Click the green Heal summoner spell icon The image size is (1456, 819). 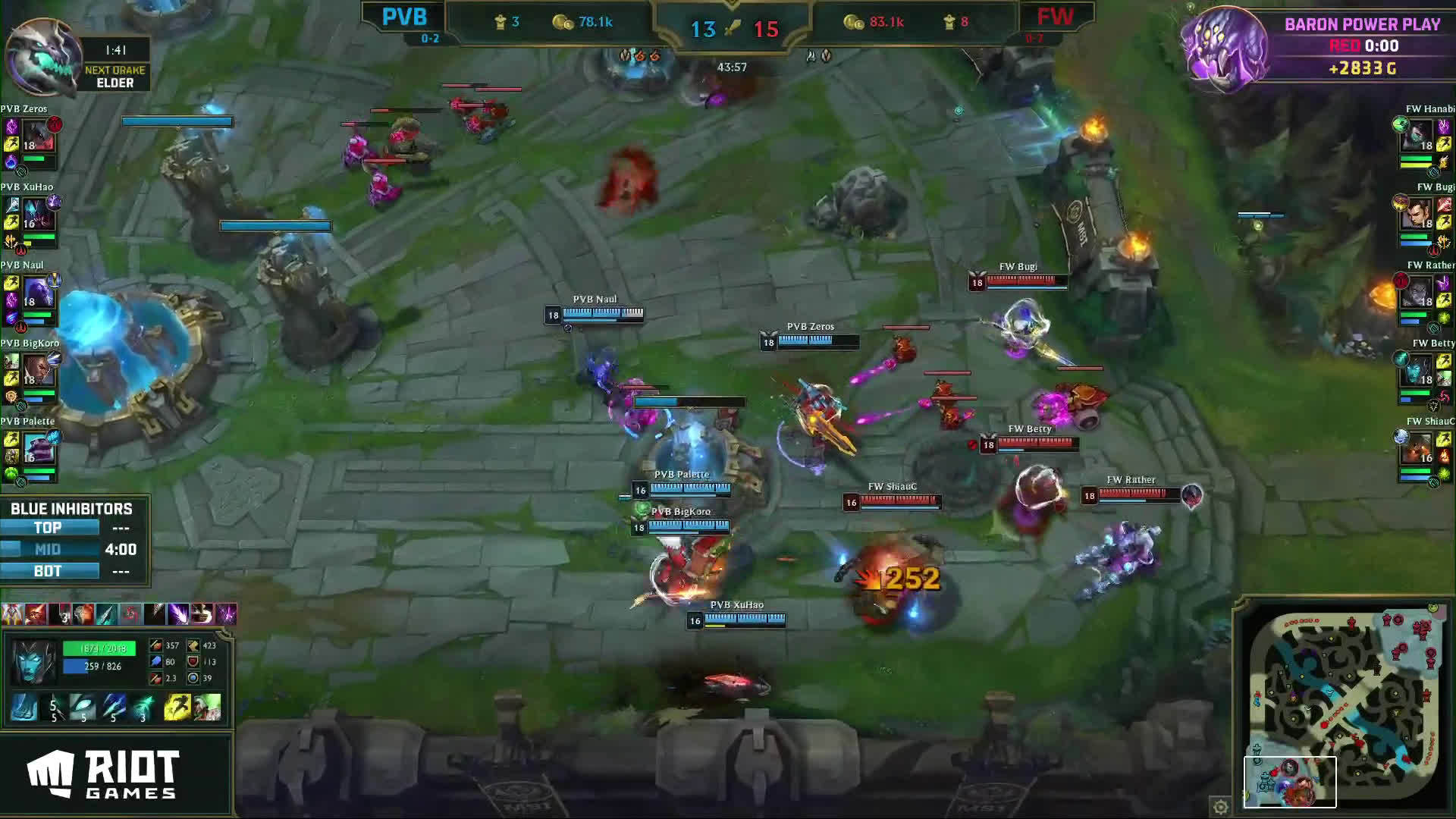(x=207, y=708)
